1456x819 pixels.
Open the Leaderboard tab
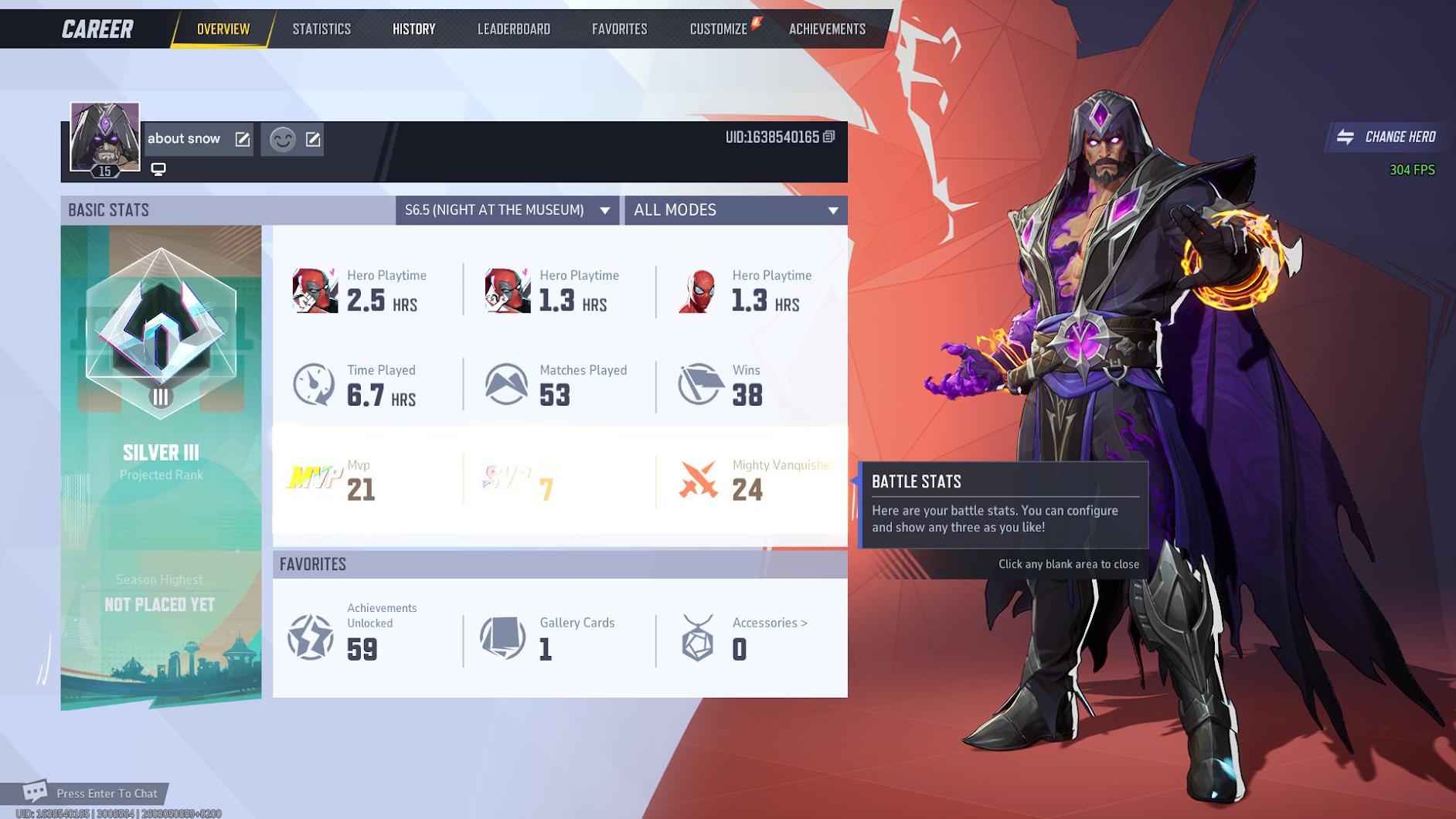click(x=514, y=29)
